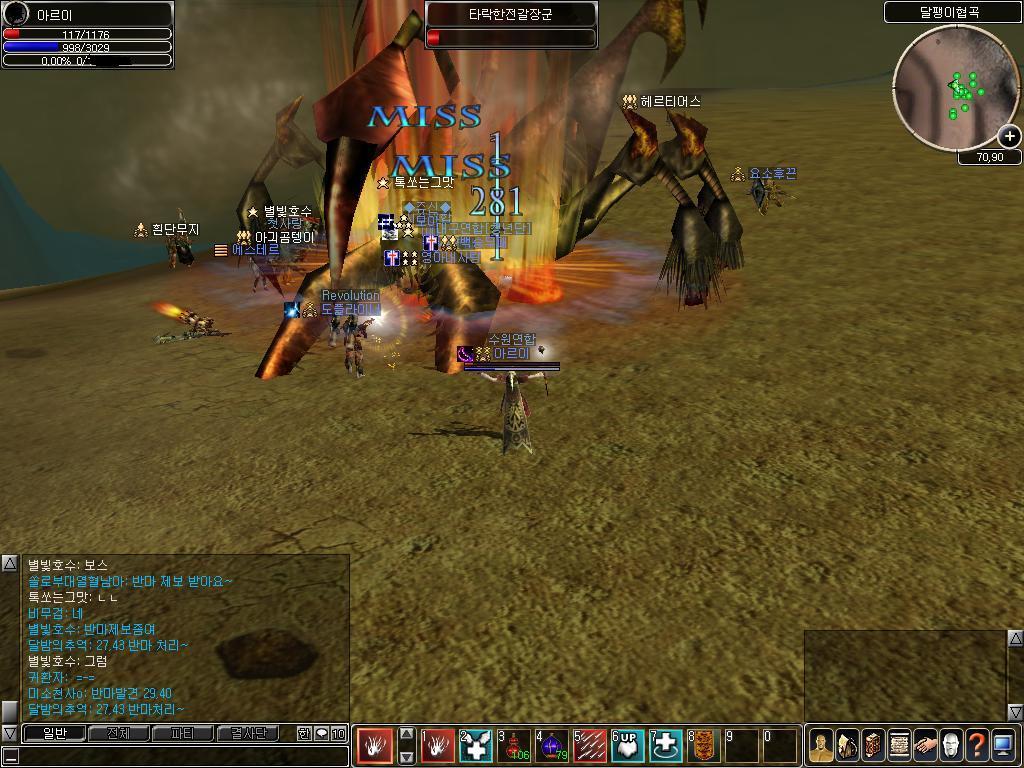Screen dimensions: 1024x768
Task: Switch chat to the 전체 tab
Action: [x=118, y=733]
